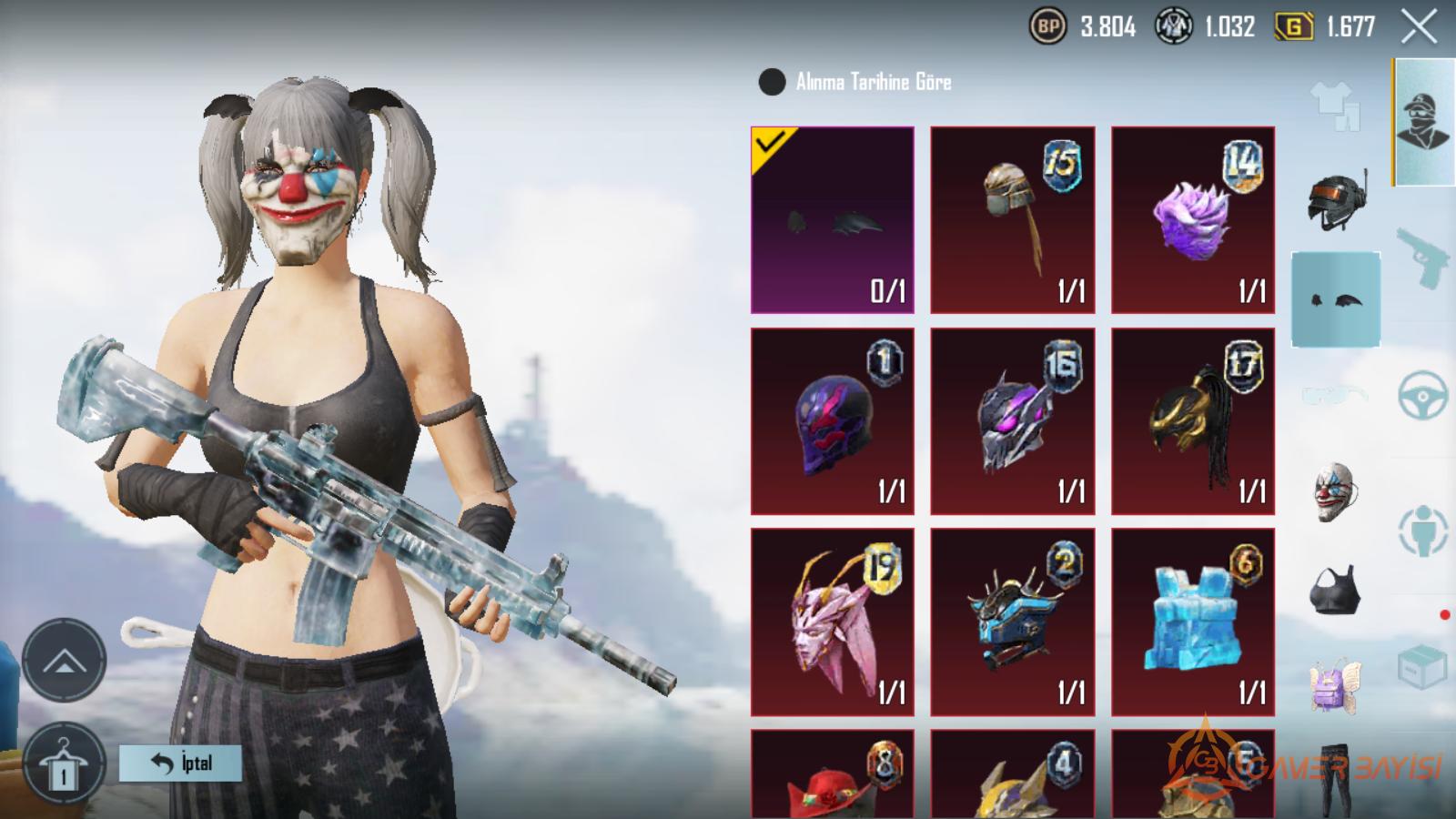The width and height of the screenshot is (1456, 819).
Task: Click the İptal cancel button
Action: pos(180,763)
